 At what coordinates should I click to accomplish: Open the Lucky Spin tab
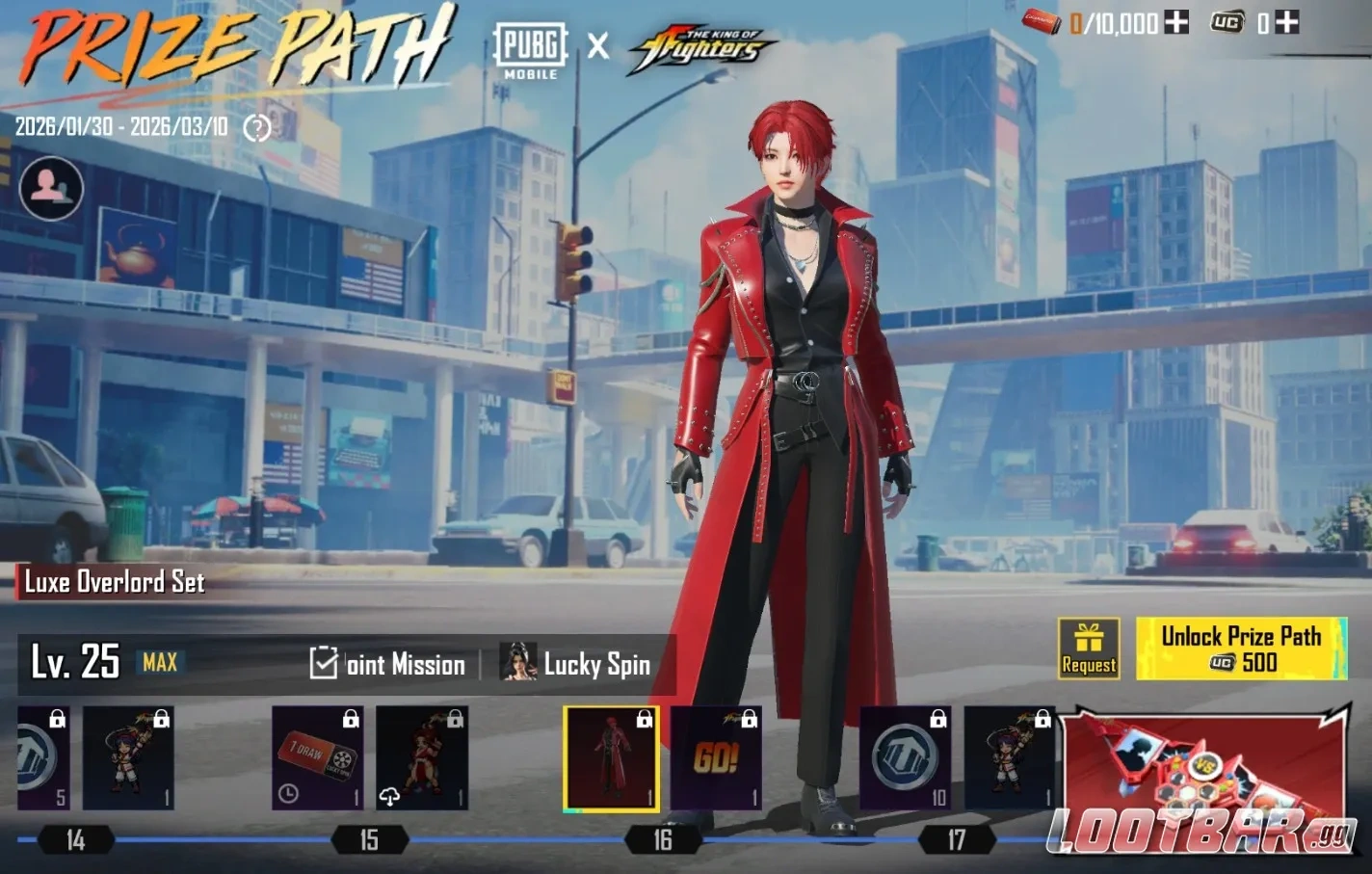(x=579, y=665)
